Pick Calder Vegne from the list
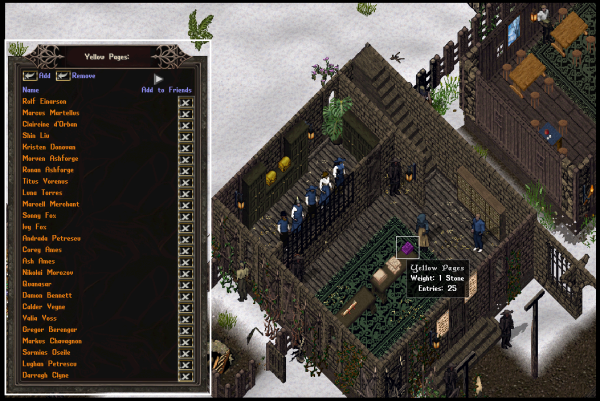 click(43, 306)
